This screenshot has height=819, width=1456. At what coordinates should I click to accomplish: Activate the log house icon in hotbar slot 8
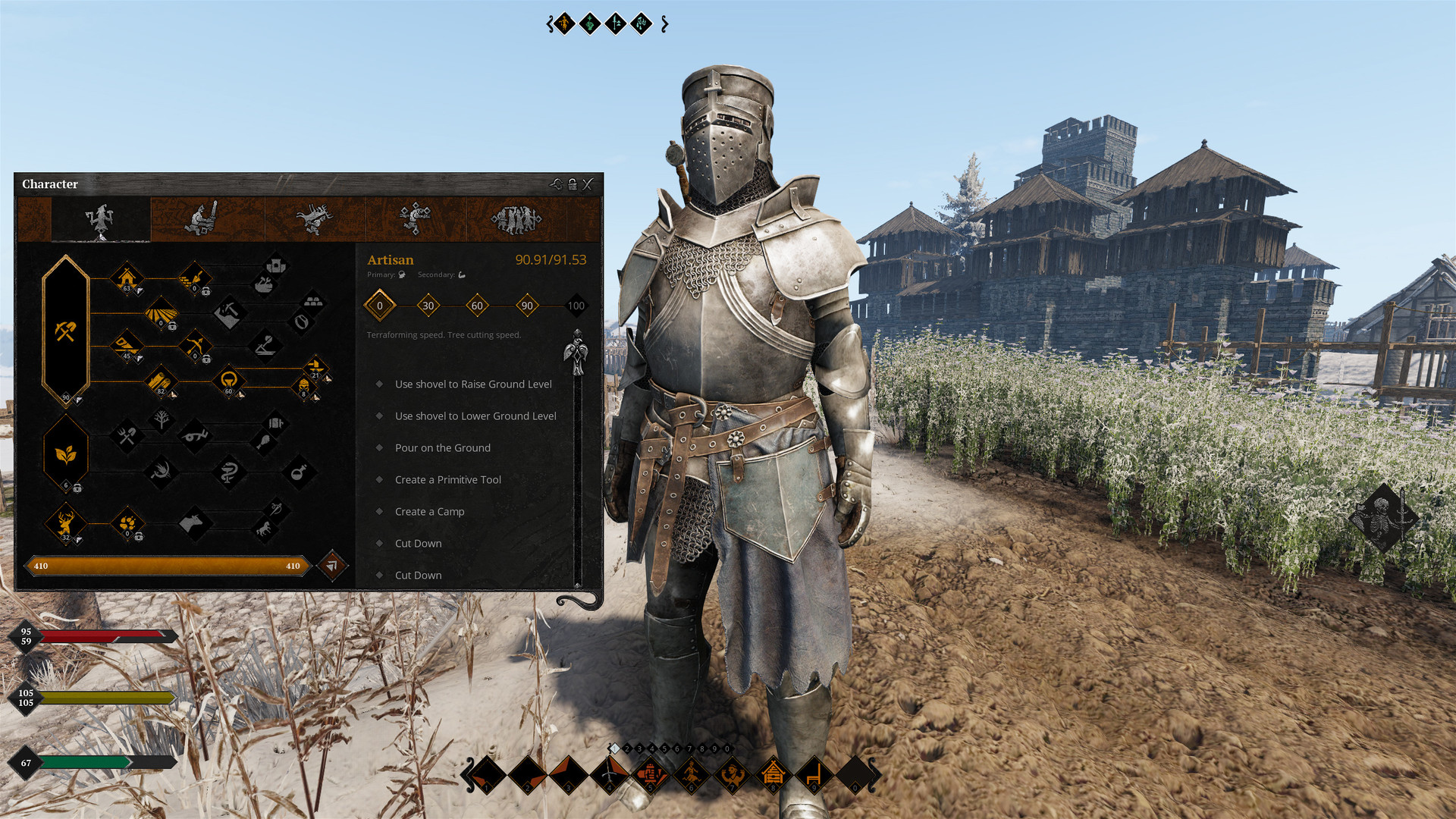773,774
